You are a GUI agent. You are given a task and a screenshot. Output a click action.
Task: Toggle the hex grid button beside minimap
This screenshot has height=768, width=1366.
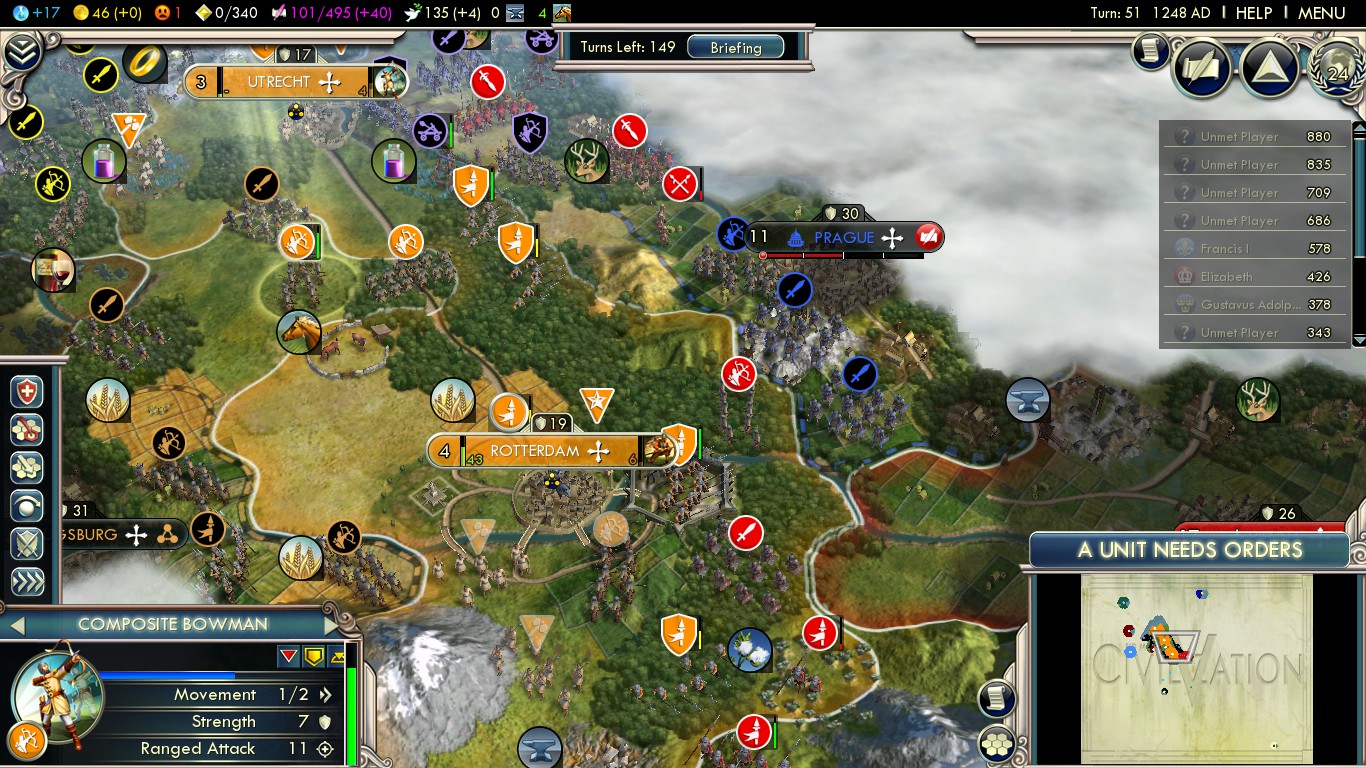(x=997, y=743)
